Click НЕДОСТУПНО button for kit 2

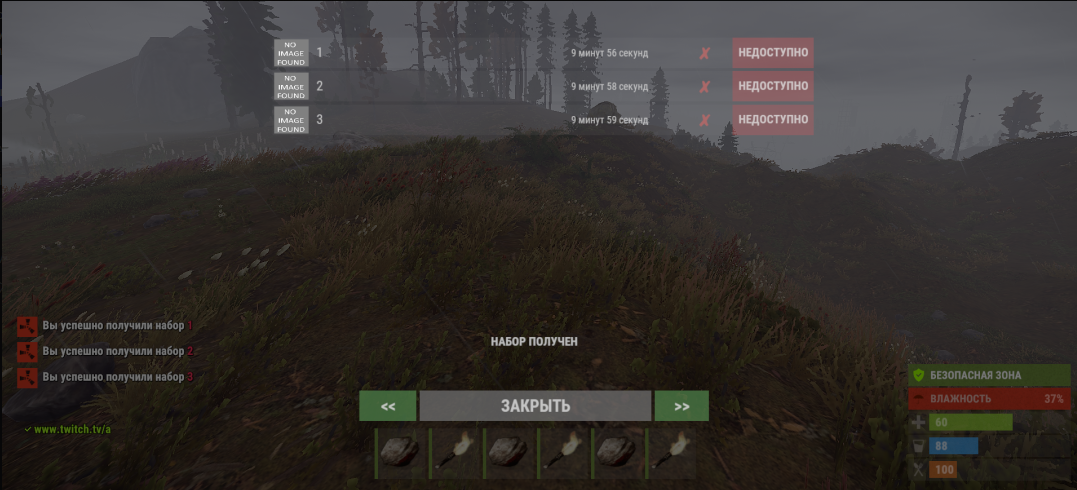click(x=772, y=86)
